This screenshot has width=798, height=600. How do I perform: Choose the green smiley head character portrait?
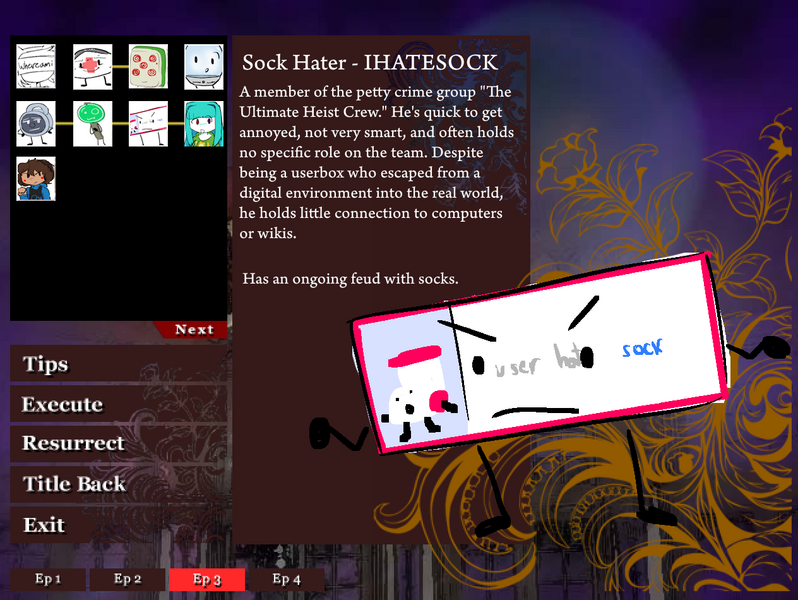[x=92, y=123]
